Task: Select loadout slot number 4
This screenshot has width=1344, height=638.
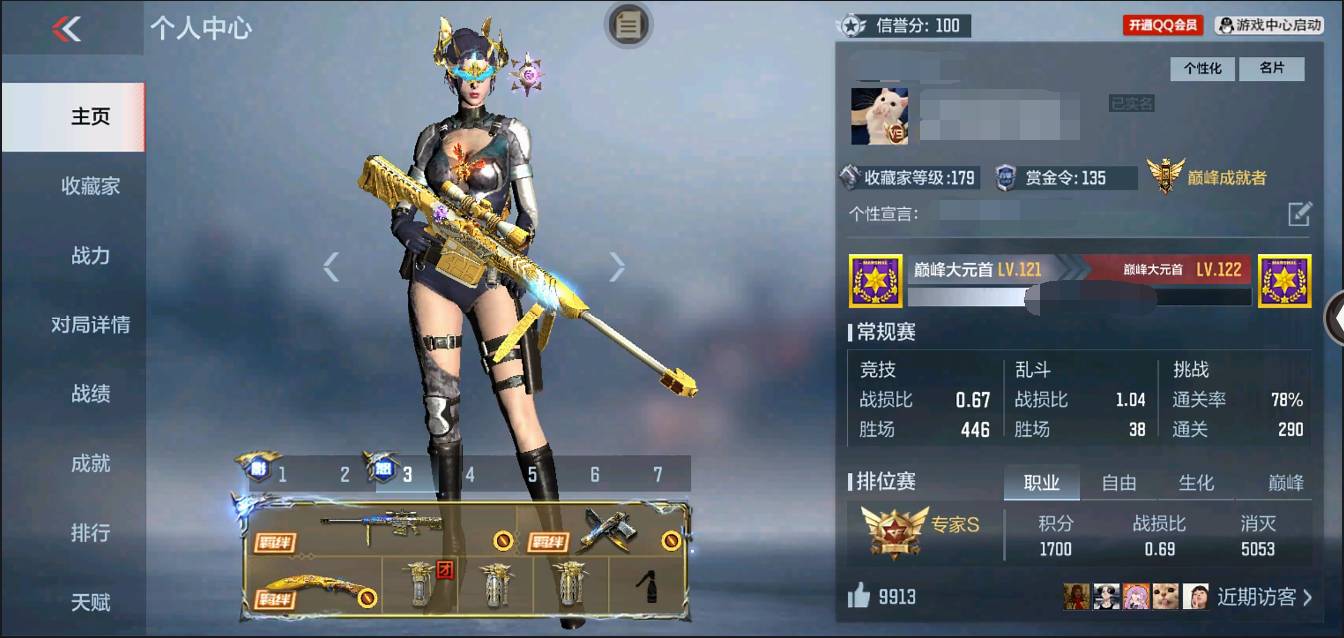Action: pyautogui.click(x=470, y=474)
